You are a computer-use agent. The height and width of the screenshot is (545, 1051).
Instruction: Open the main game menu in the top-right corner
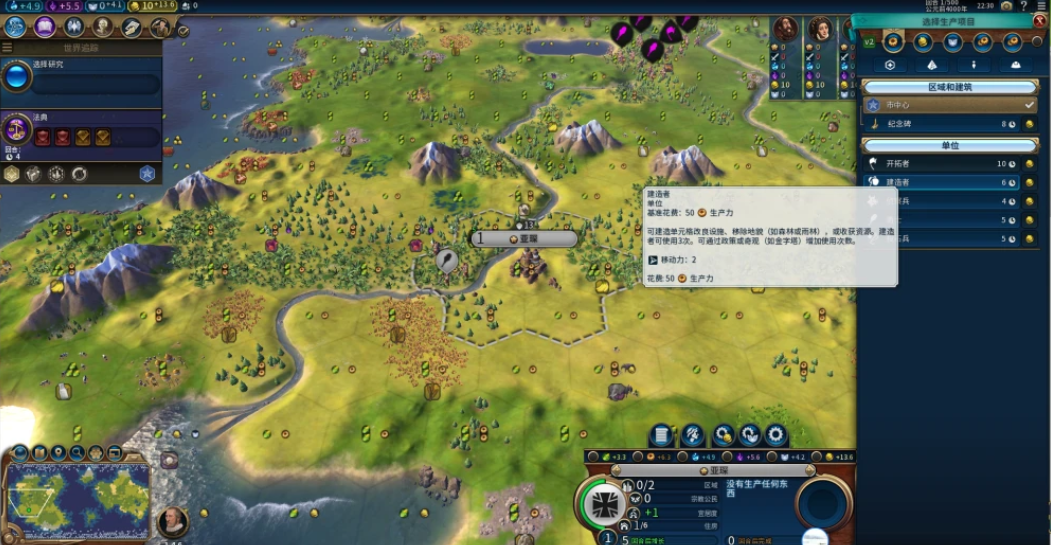(x=1042, y=6)
